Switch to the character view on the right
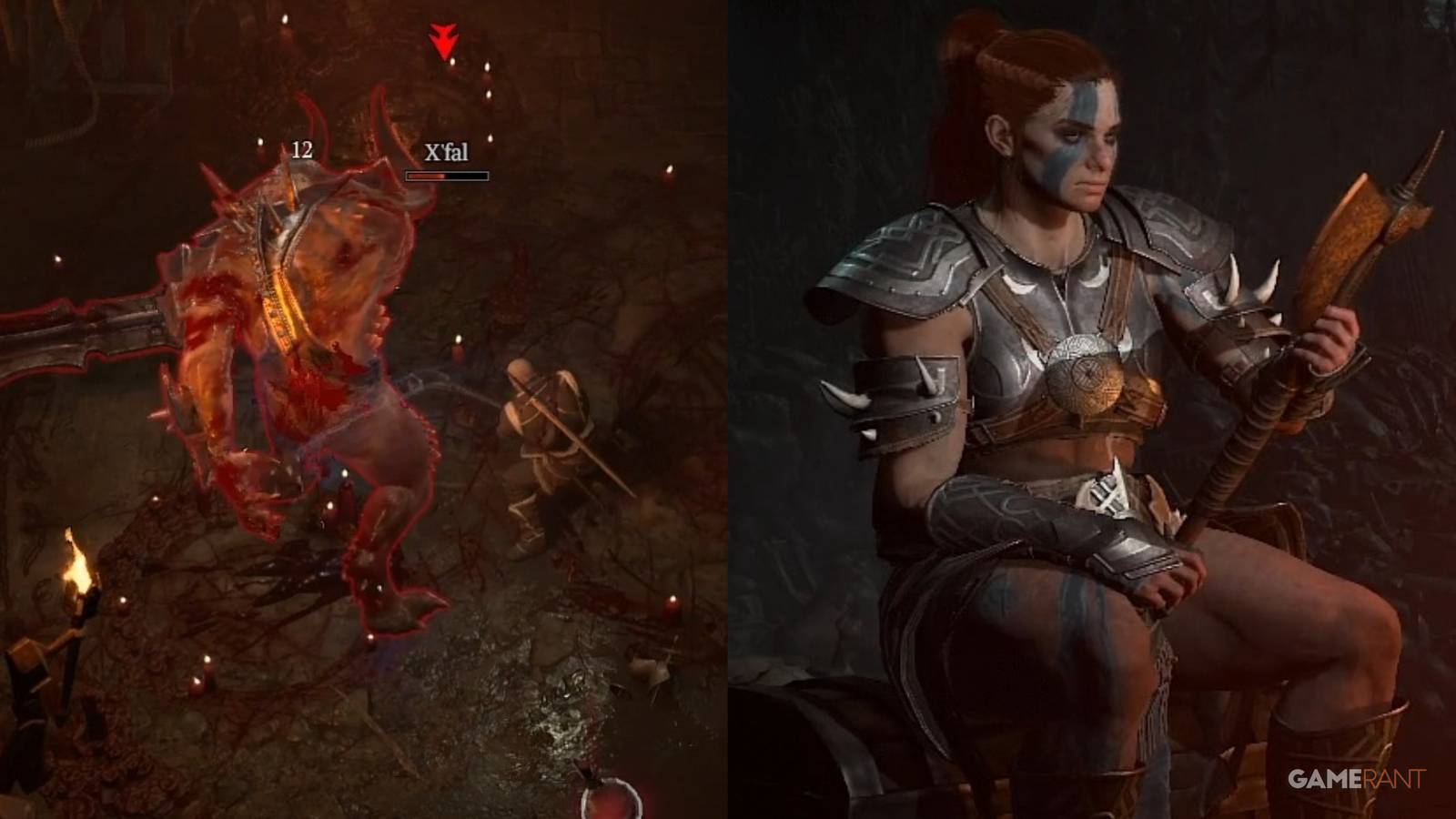Viewport: 1456px width, 819px height. click(x=1092, y=409)
